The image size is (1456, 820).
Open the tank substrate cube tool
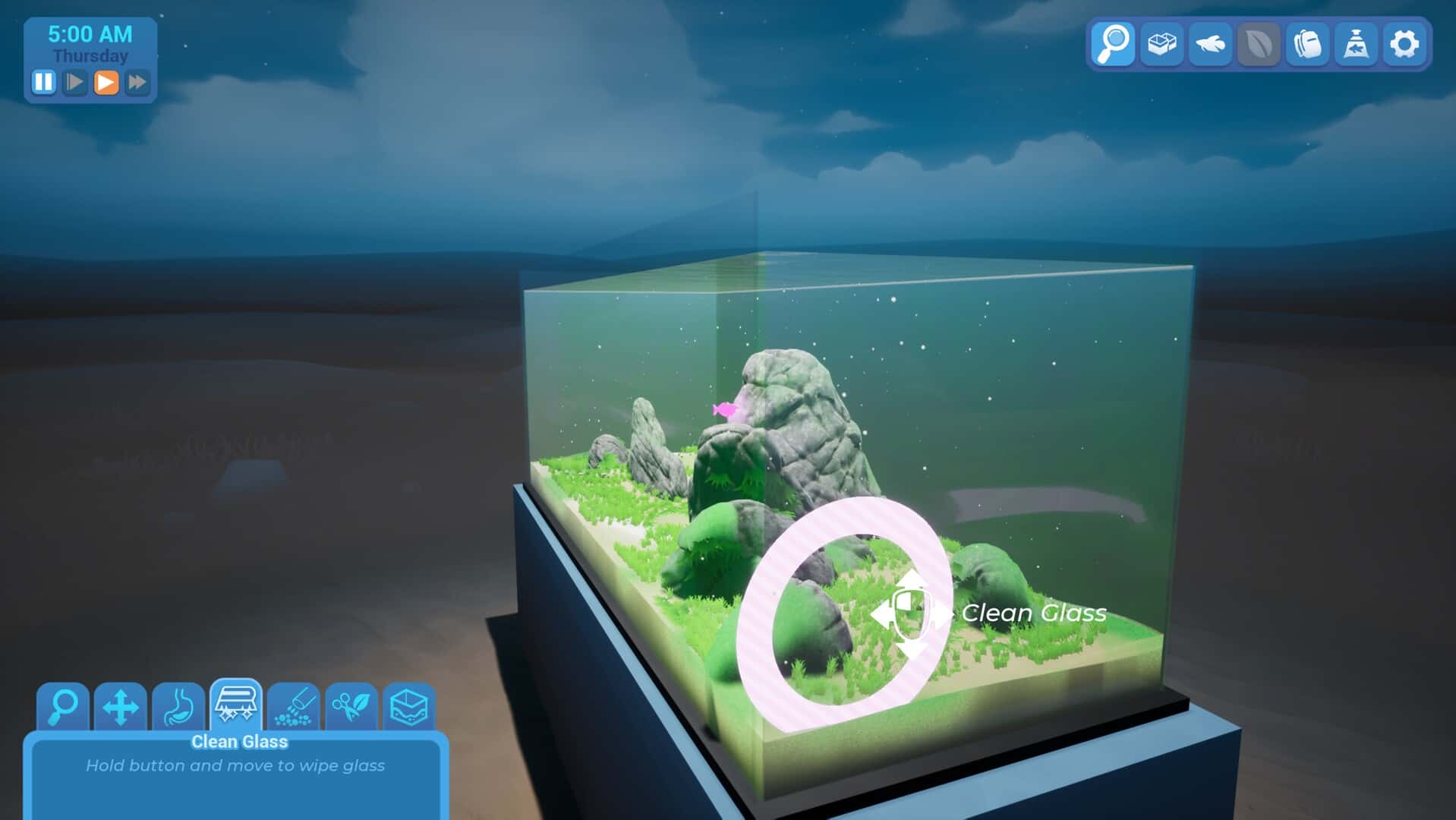pyautogui.click(x=409, y=707)
